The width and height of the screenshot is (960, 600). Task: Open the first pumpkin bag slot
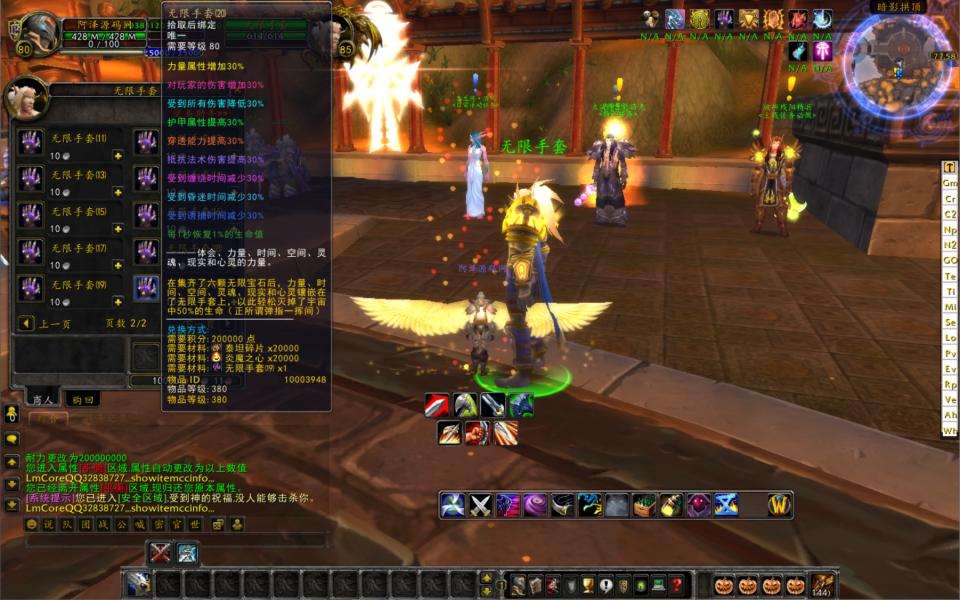pyautogui.click(x=724, y=585)
